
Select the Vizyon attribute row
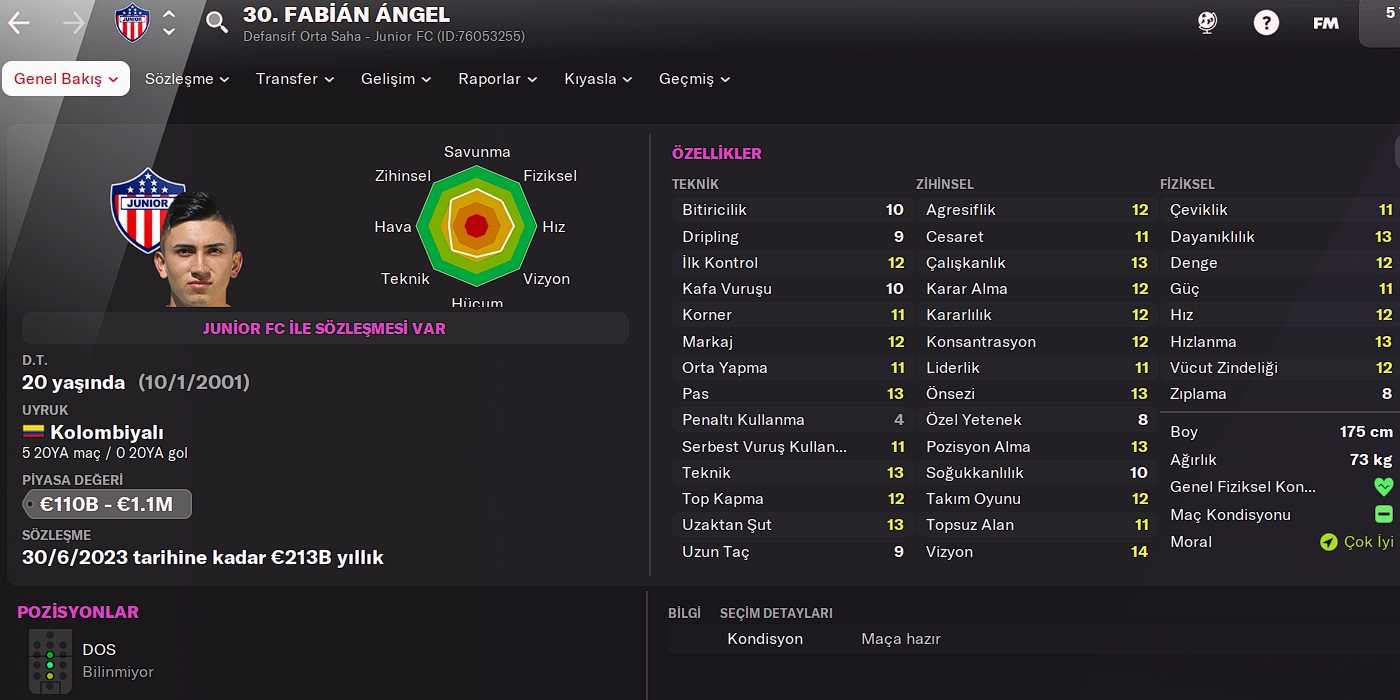click(x=1036, y=552)
